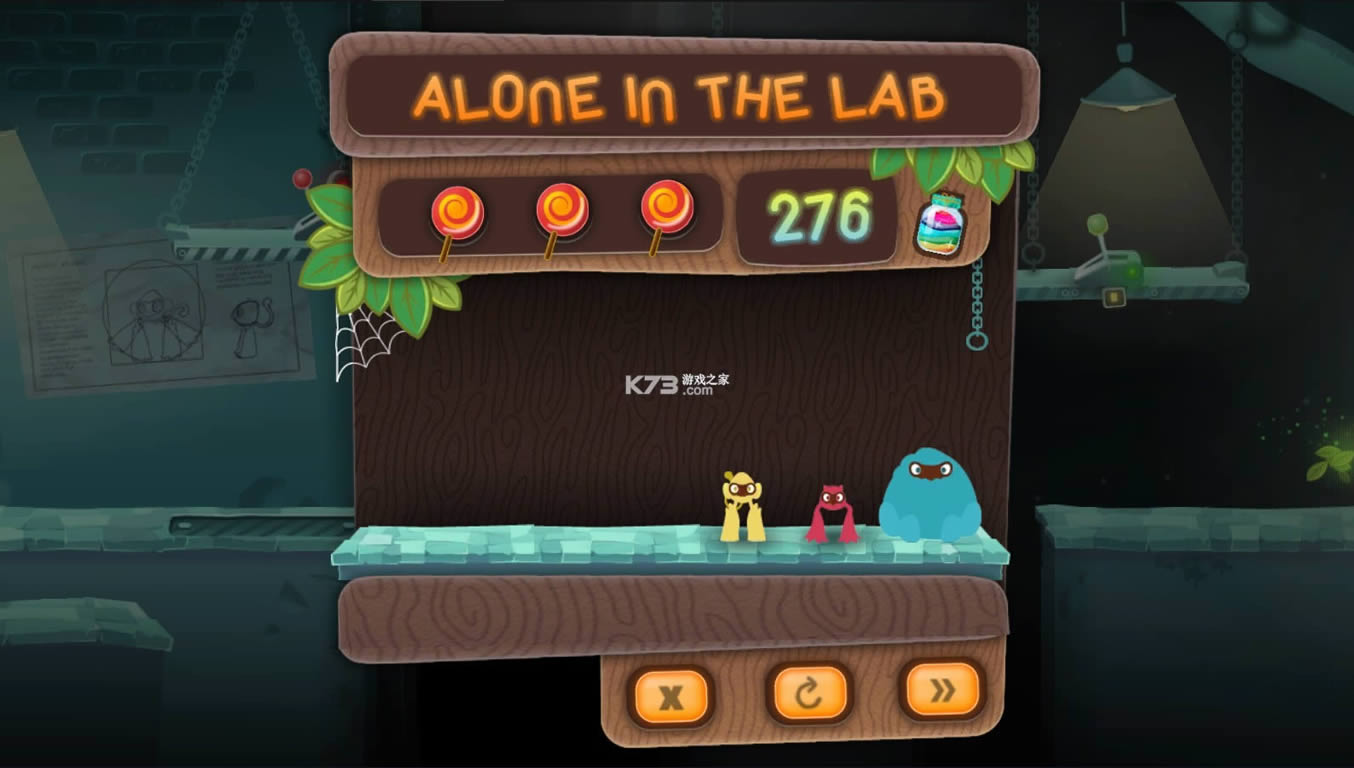Tap the big blue monster
Screen dimensions: 1354x768
tap(930, 495)
